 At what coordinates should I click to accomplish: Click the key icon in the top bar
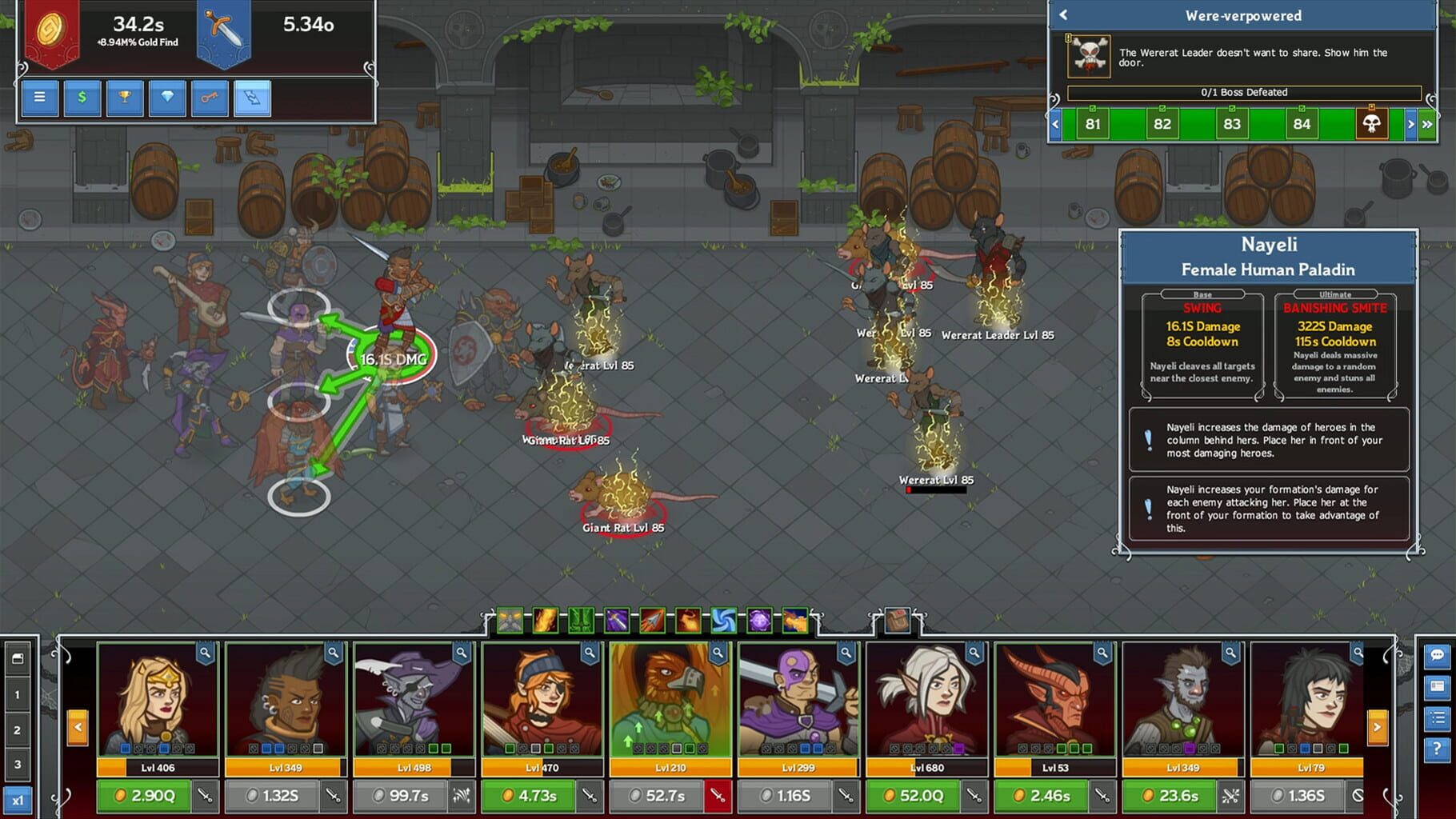click(x=210, y=98)
